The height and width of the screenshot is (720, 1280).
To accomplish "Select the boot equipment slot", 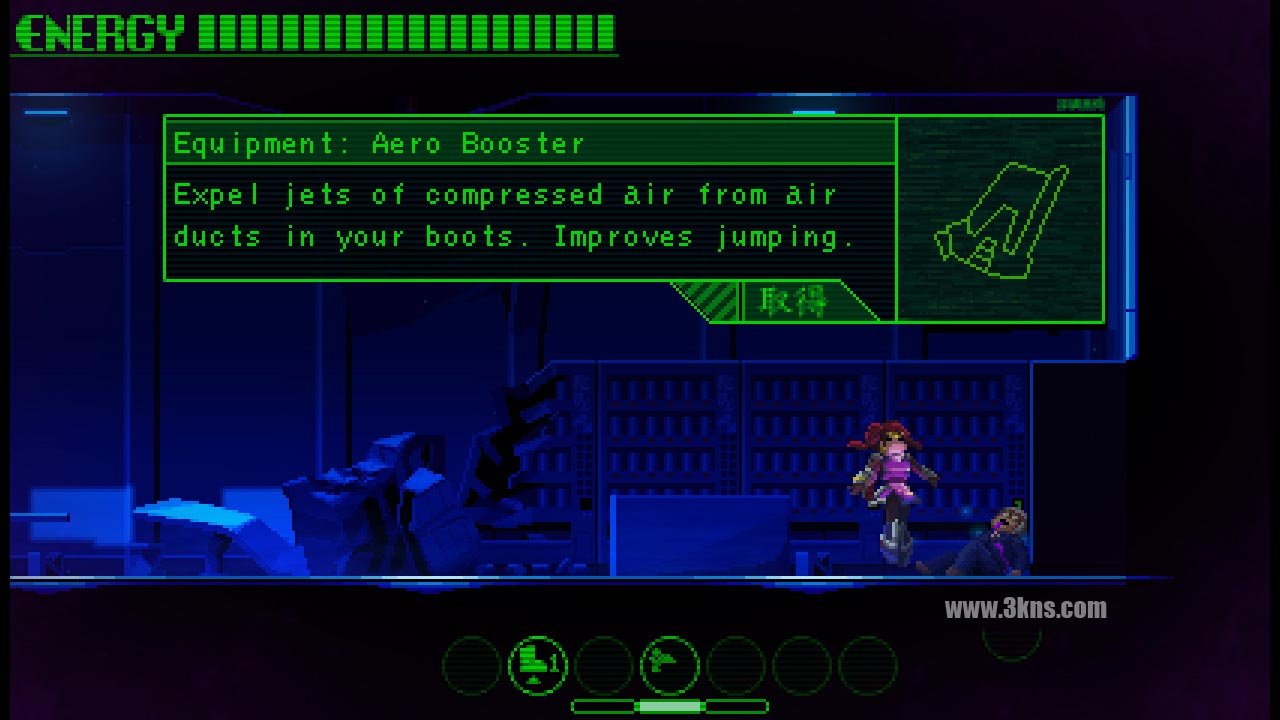I will [537, 665].
